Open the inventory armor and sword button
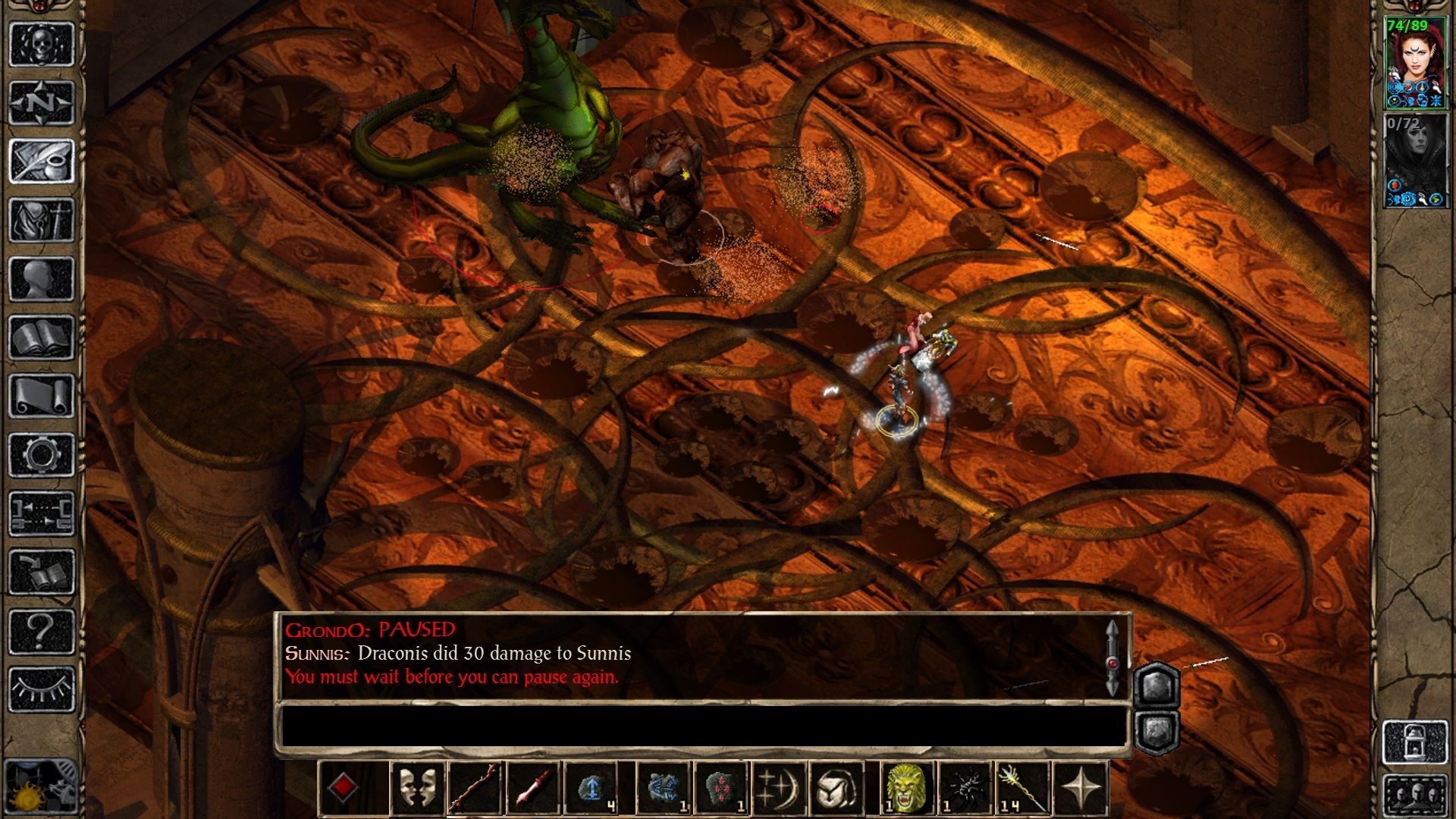 (x=42, y=220)
